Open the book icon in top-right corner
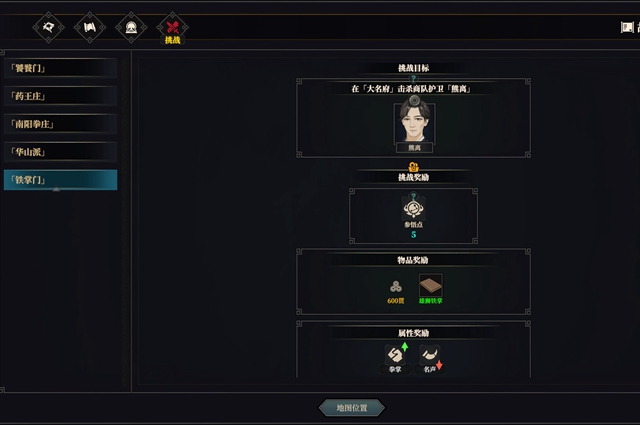This screenshot has width=640, height=425. pos(628,27)
